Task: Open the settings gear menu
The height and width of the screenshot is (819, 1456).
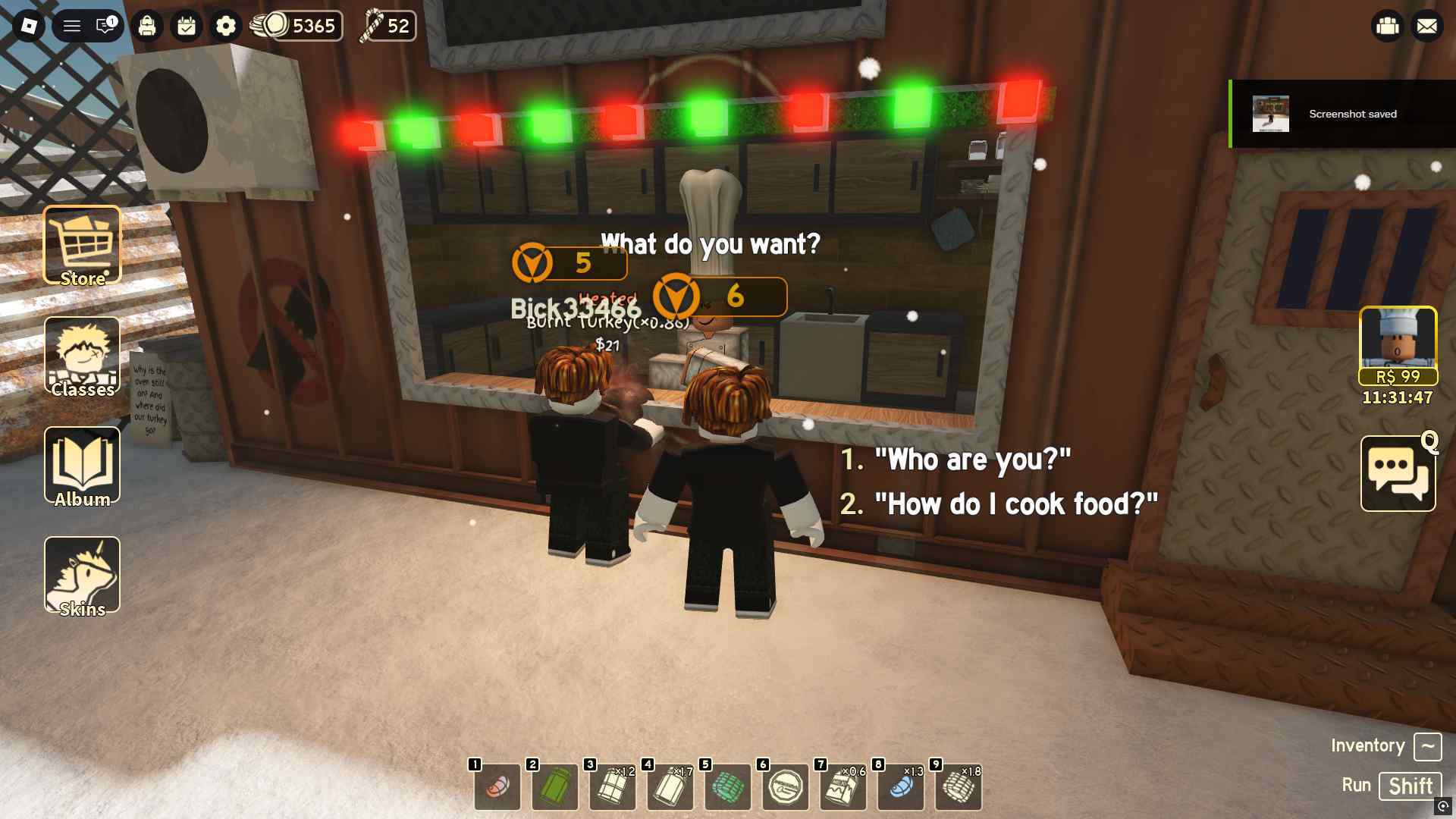Action: point(224,25)
